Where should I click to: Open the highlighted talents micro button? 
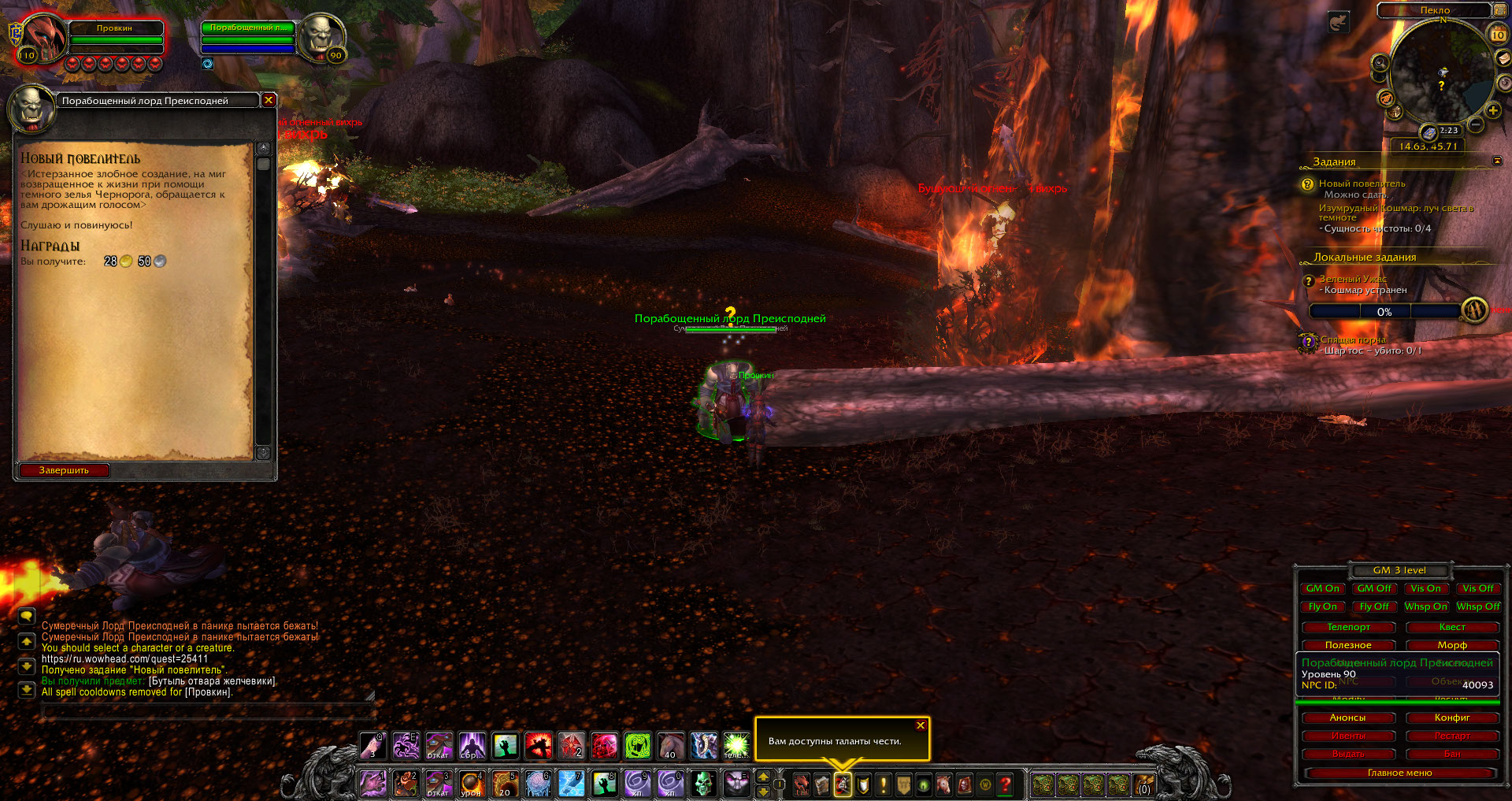pos(843,784)
